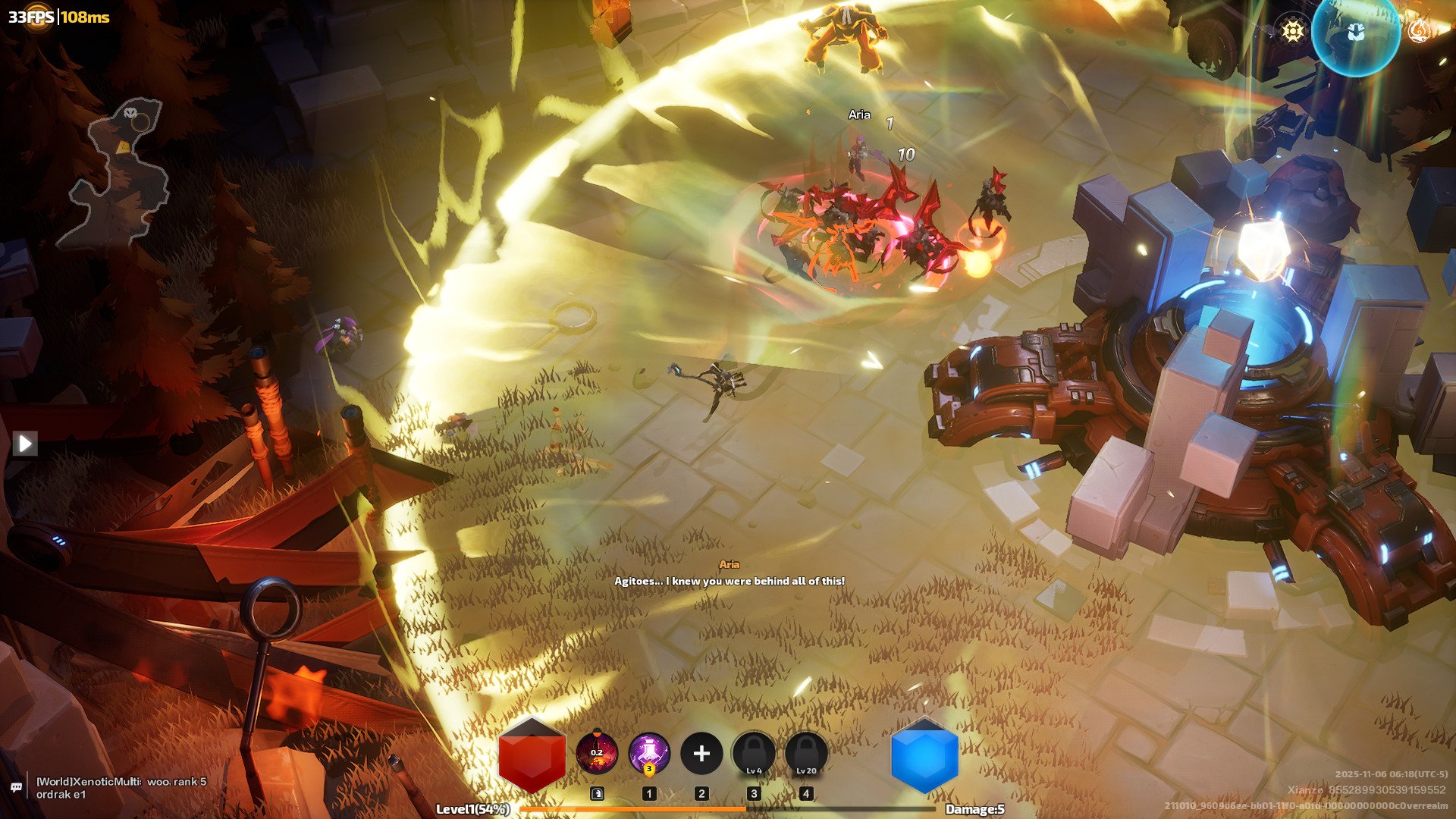Open the XenoticMulti world chat message
1456x819 pixels.
tap(121, 788)
